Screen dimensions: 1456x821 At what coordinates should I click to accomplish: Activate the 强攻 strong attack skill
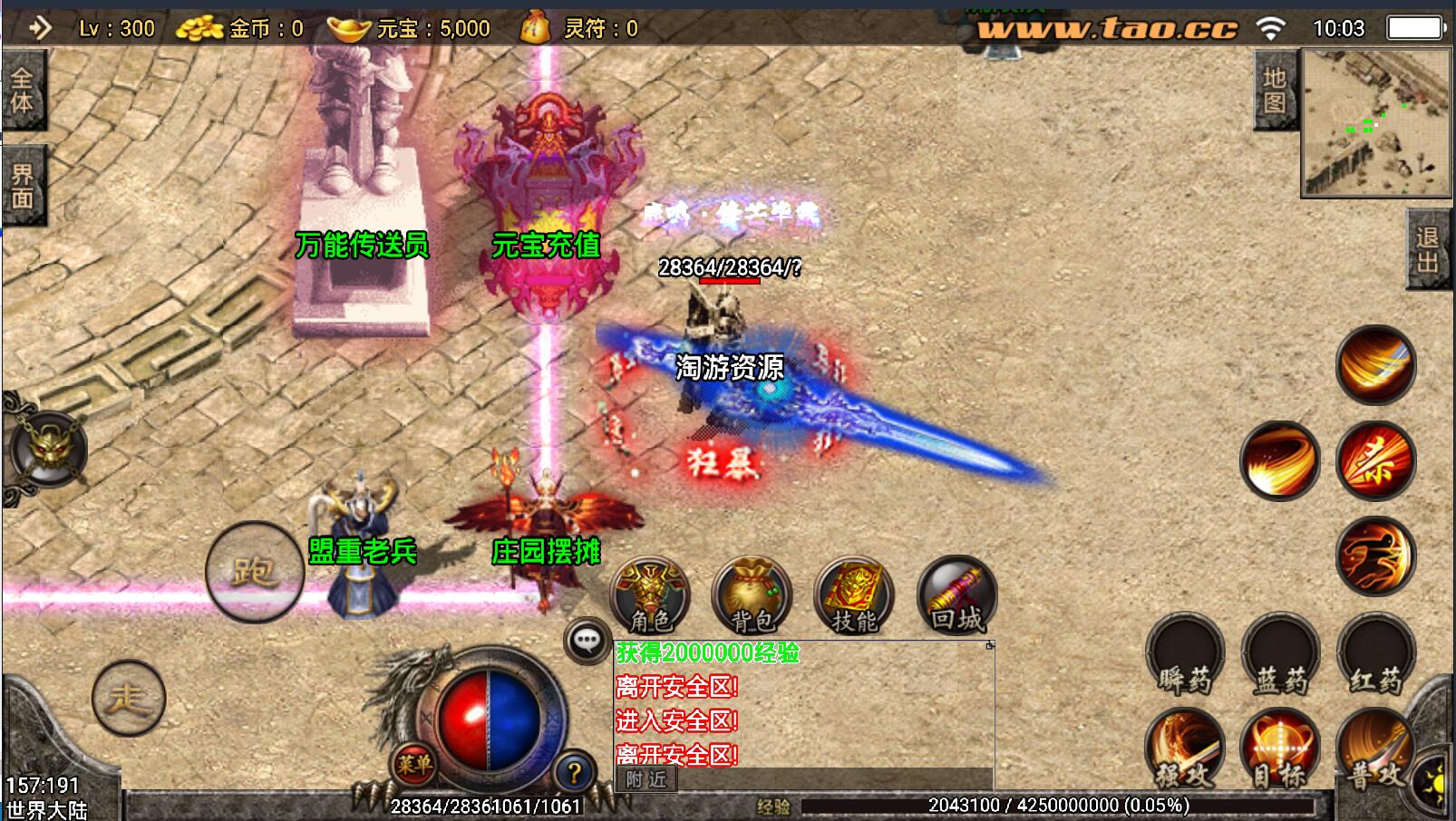click(1185, 749)
